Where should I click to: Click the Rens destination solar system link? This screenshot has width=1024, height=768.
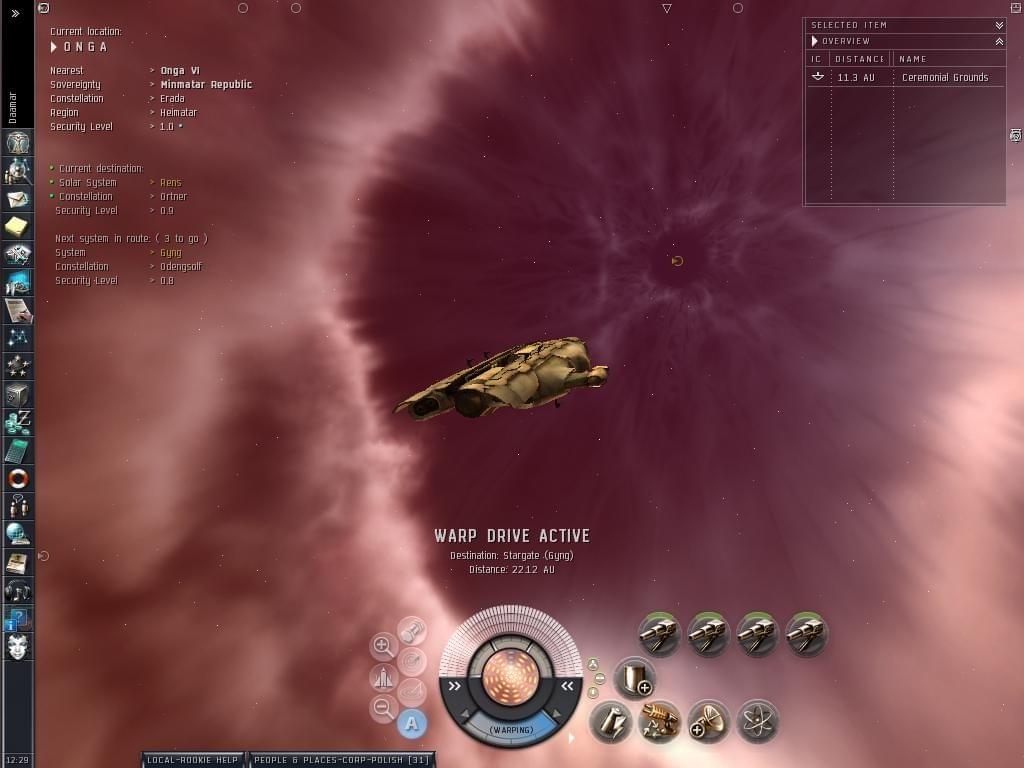coord(171,183)
